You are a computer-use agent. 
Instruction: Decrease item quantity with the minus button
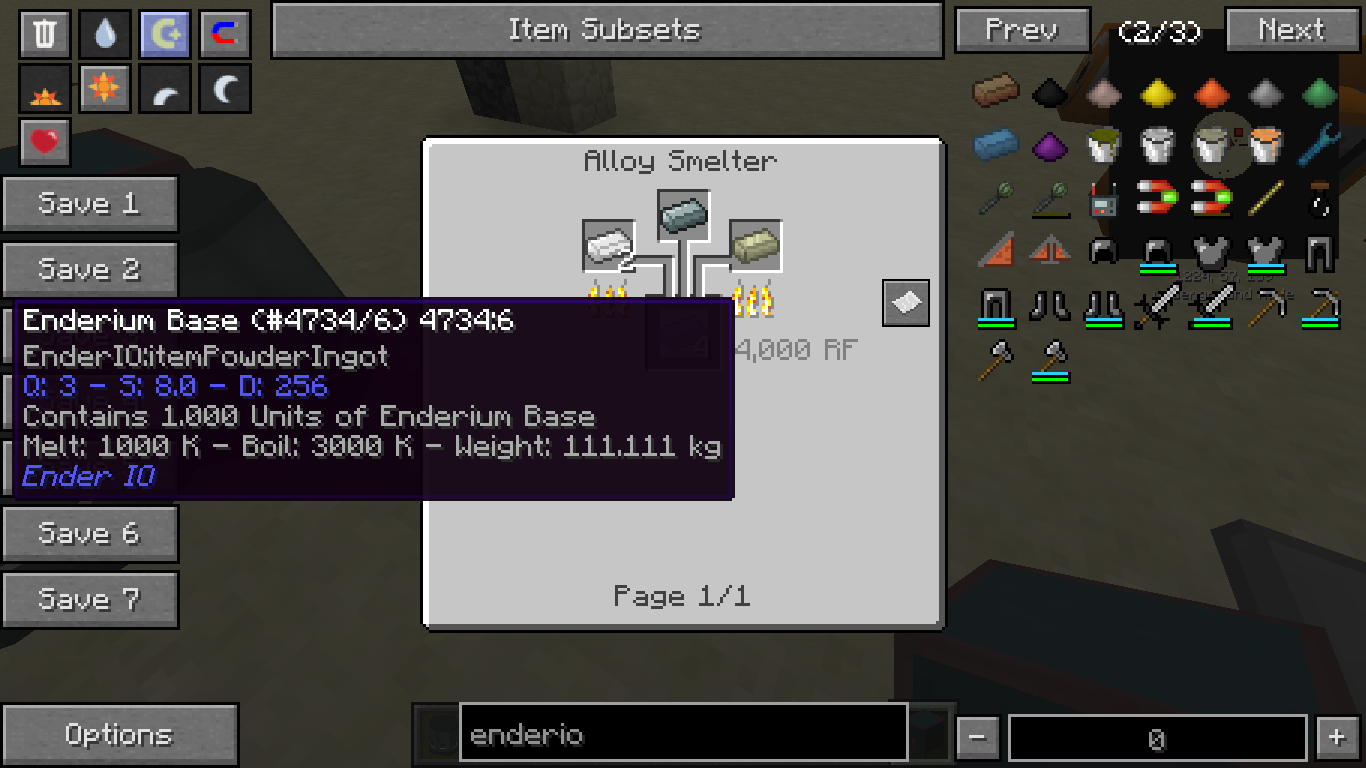click(977, 739)
